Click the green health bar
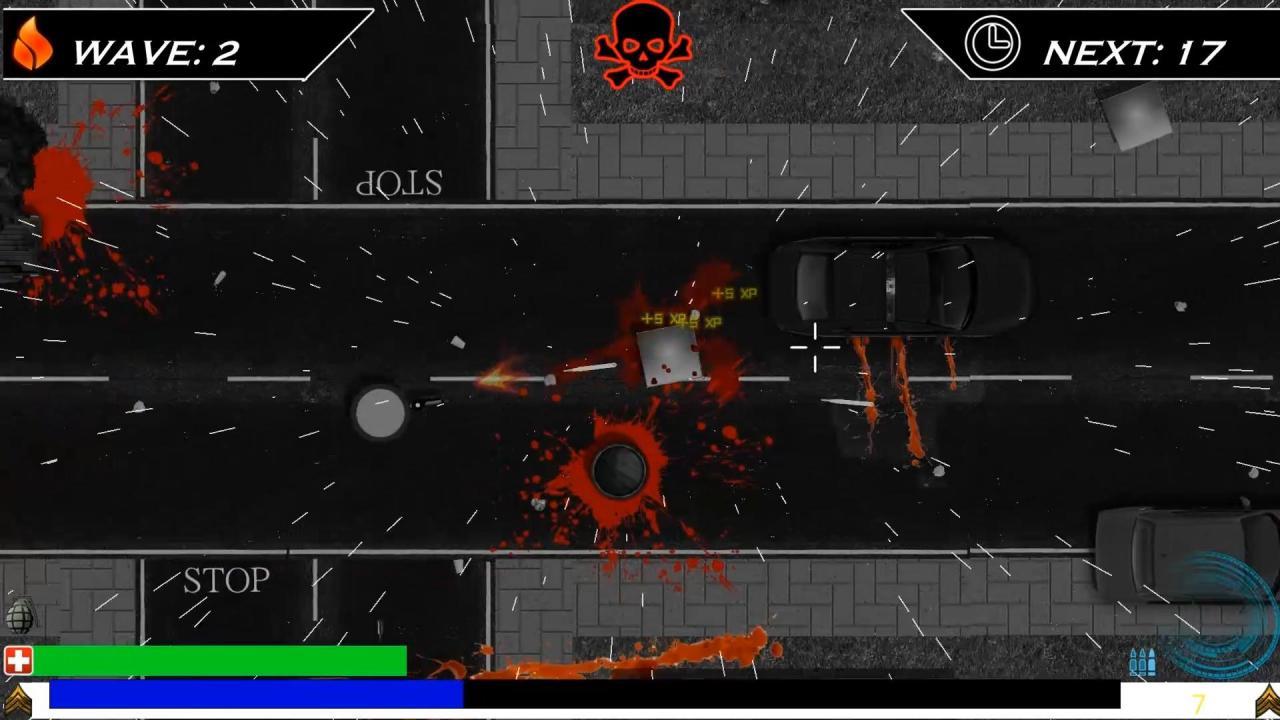 tap(220, 659)
